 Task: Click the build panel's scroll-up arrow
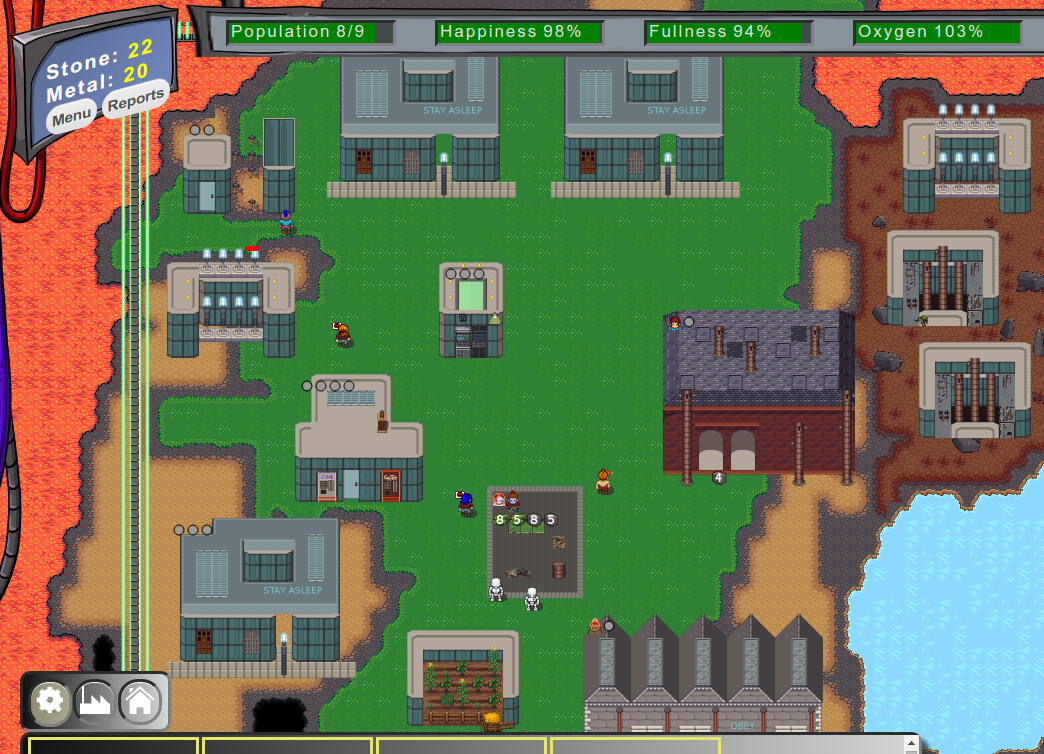910,743
